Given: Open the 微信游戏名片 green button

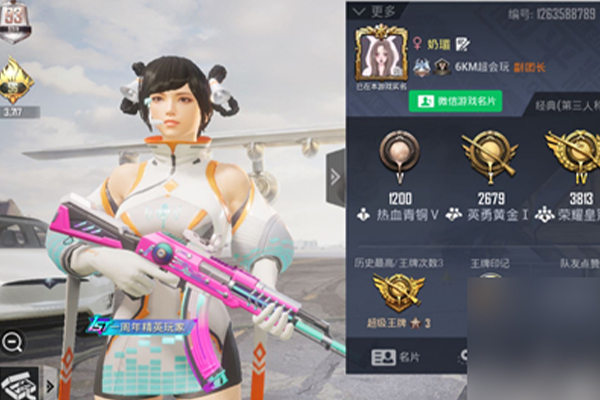Looking at the screenshot, I should [454, 101].
